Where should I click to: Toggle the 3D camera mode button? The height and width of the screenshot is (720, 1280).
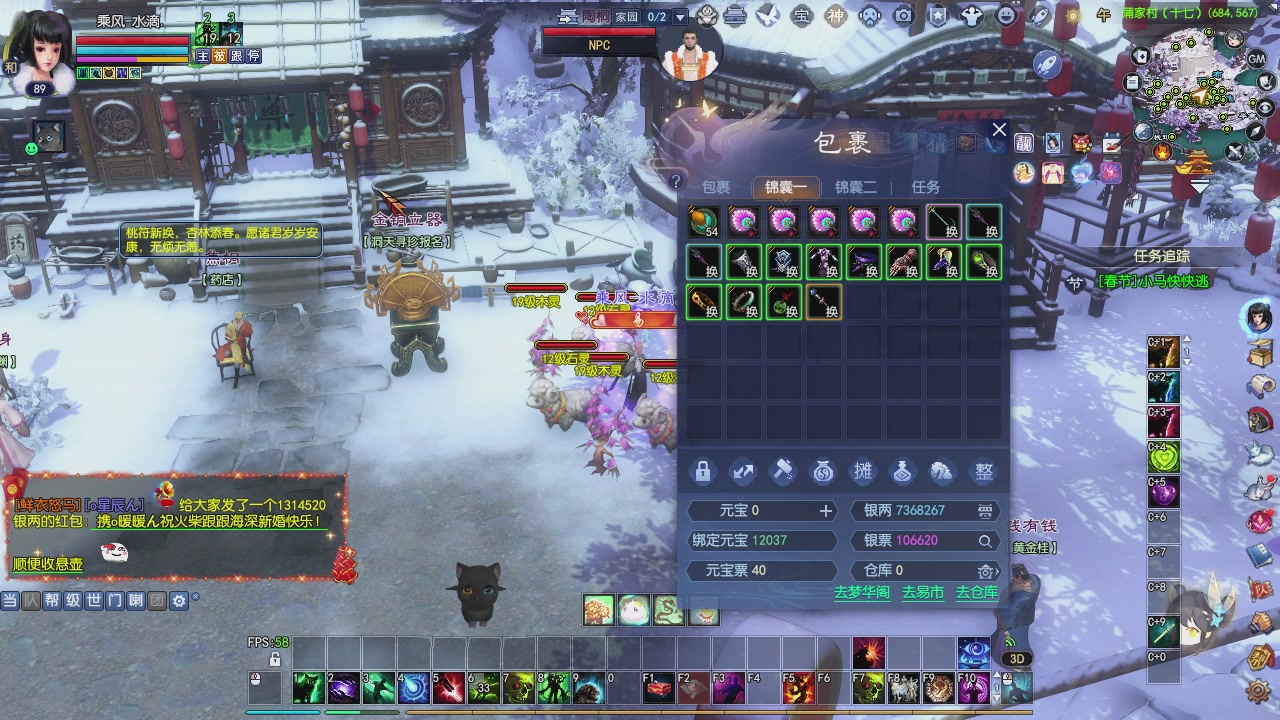pyautogui.click(x=1017, y=659)
